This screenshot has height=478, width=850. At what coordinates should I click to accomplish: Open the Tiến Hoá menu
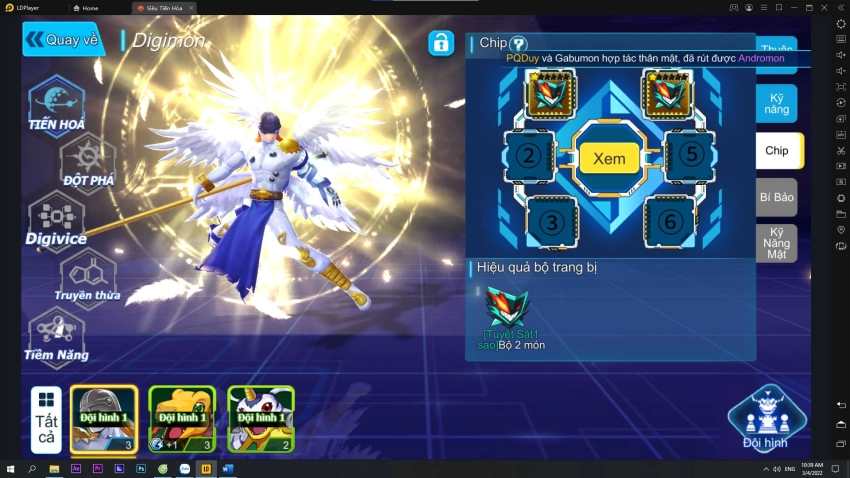(56, 103)
